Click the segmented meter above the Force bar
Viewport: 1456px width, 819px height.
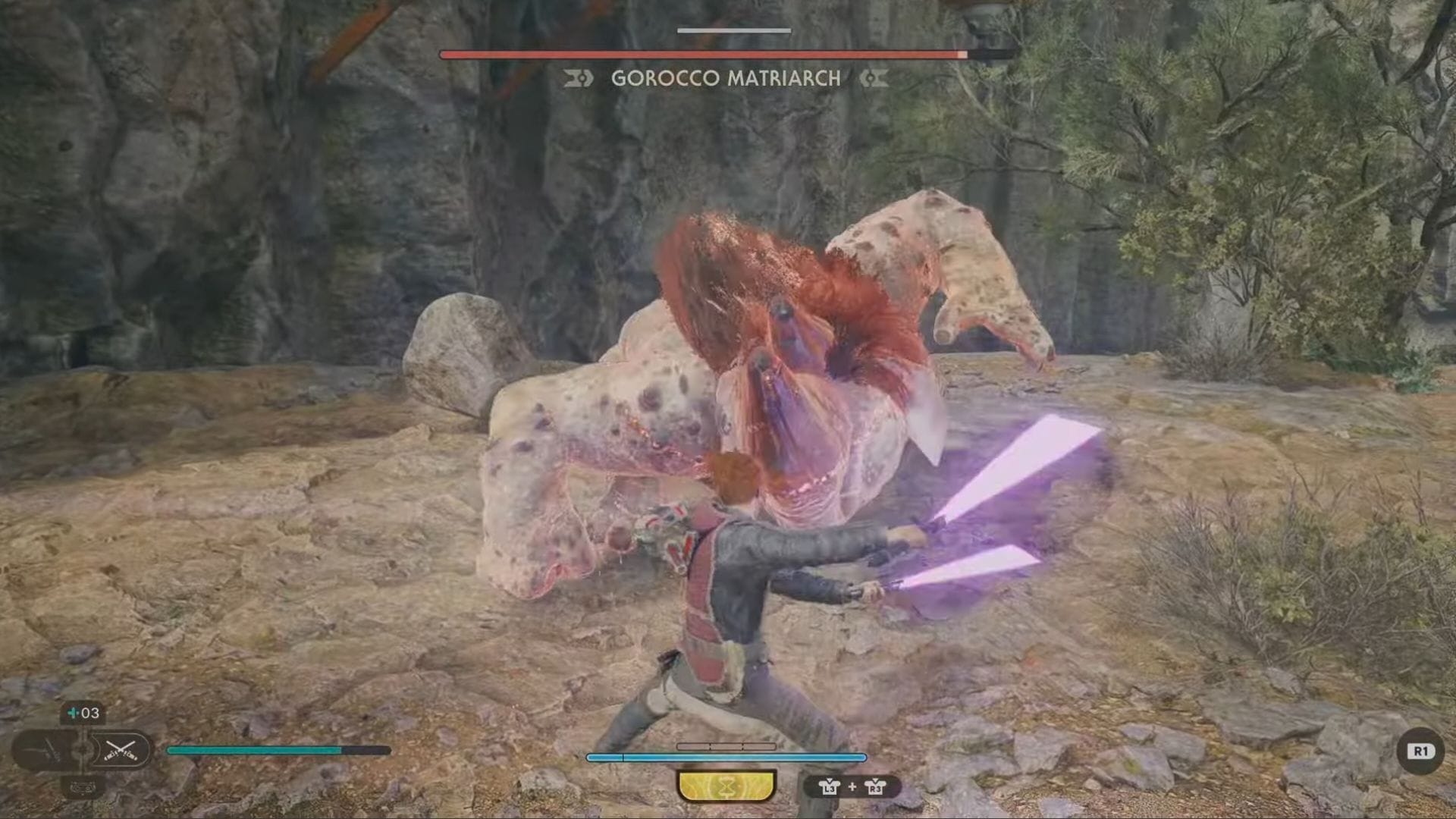(x=726, y=746)
